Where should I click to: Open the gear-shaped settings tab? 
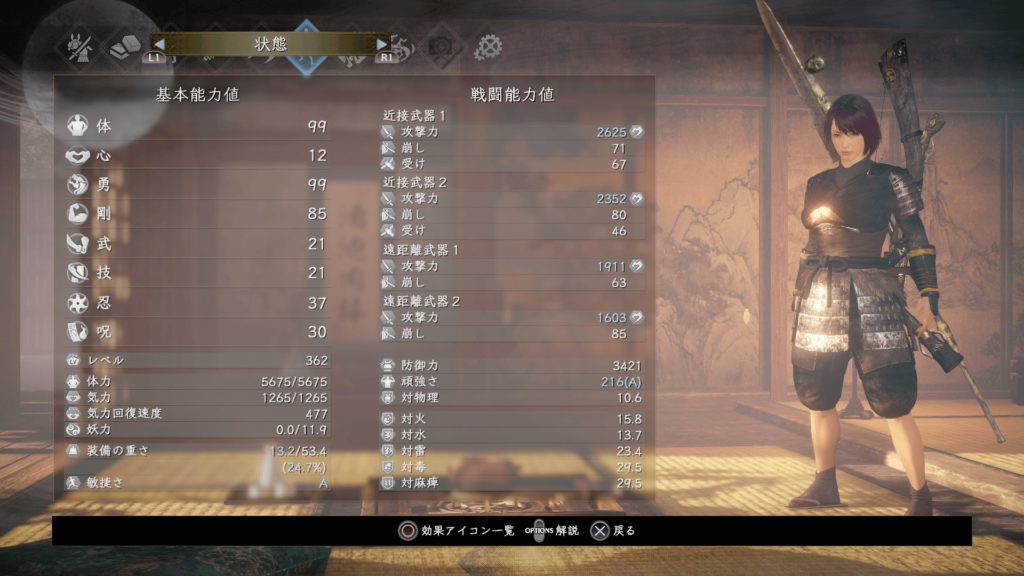(x=488, y=47)
